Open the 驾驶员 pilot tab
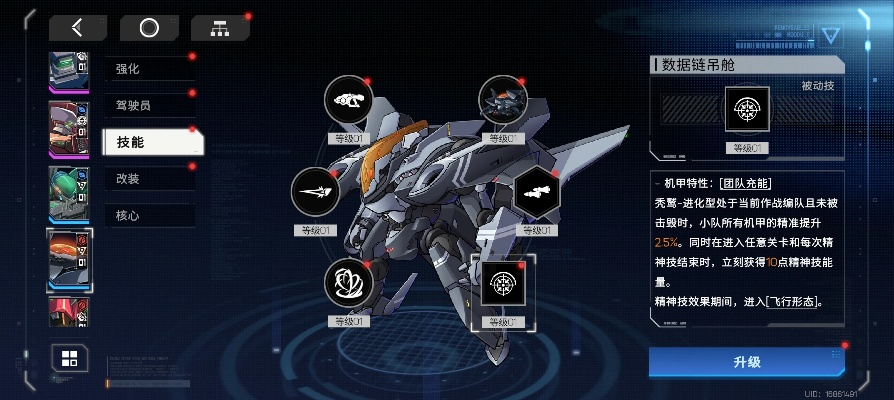Viewport: 894px width, 400px height. [x=148, y=105]
